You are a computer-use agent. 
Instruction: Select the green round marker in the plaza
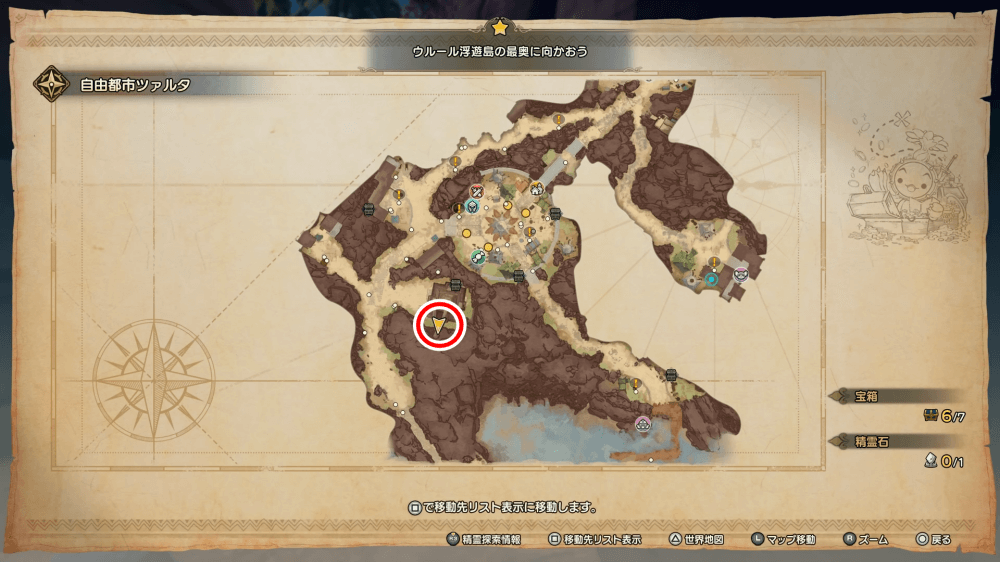tap(479, 256)
